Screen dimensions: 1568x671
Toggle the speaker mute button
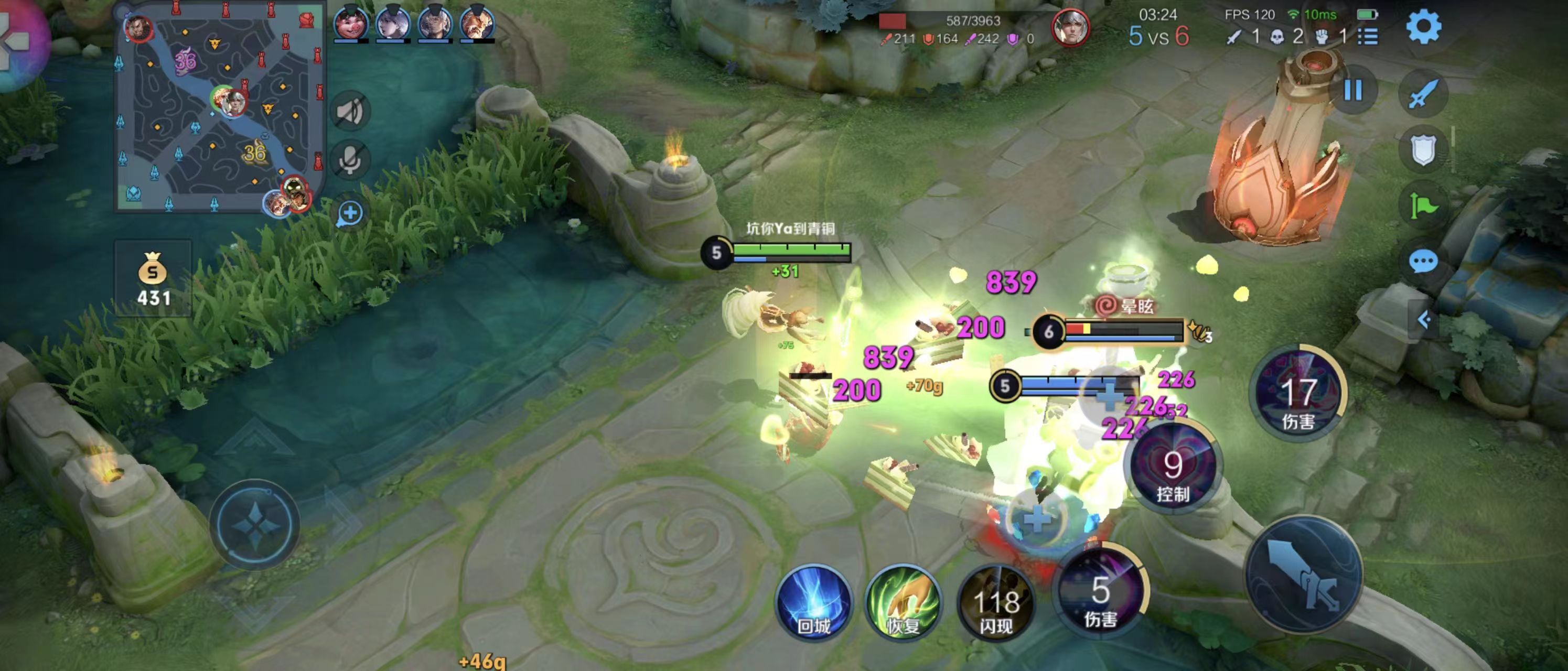coord(350,111)
